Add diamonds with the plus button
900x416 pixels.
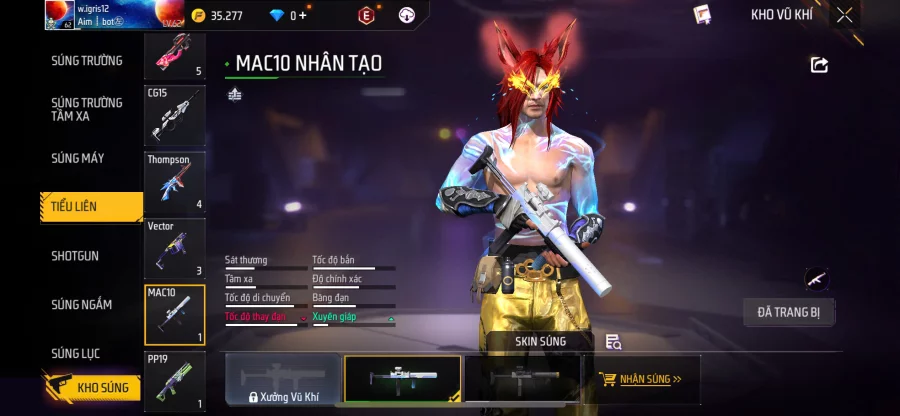[303, 16]
